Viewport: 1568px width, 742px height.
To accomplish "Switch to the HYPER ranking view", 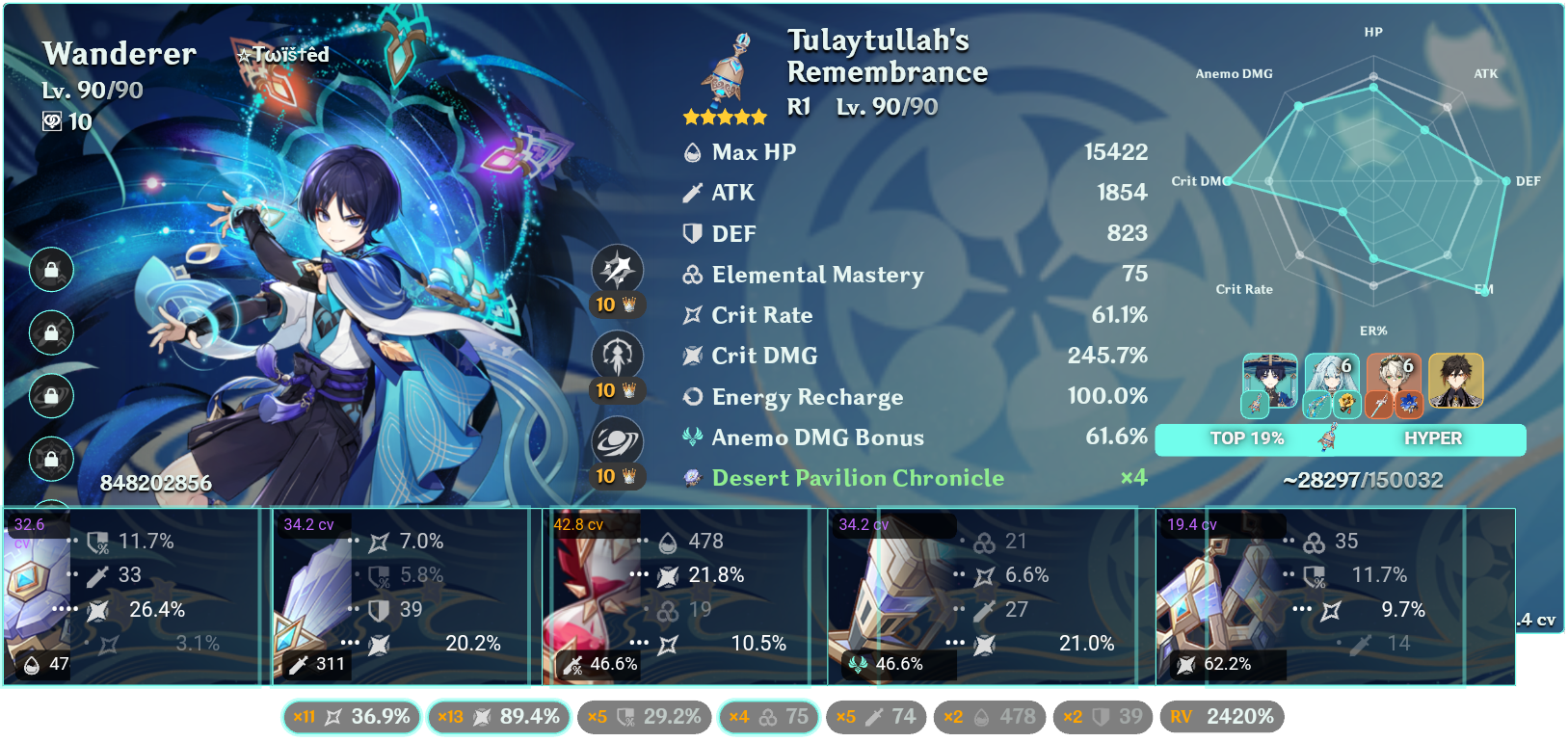I will tap(1435, 438).
